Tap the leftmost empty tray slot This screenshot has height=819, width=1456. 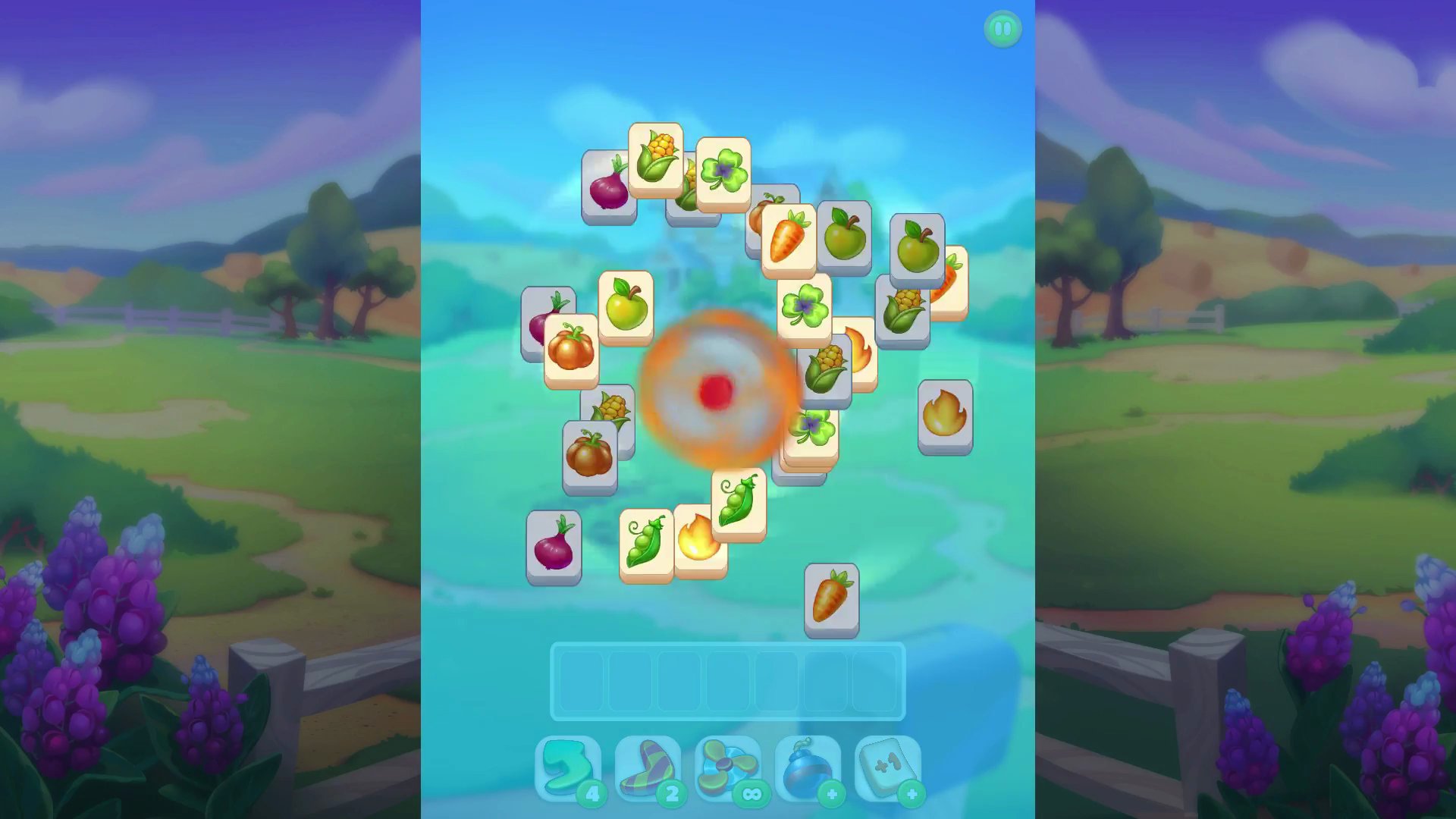581,682
